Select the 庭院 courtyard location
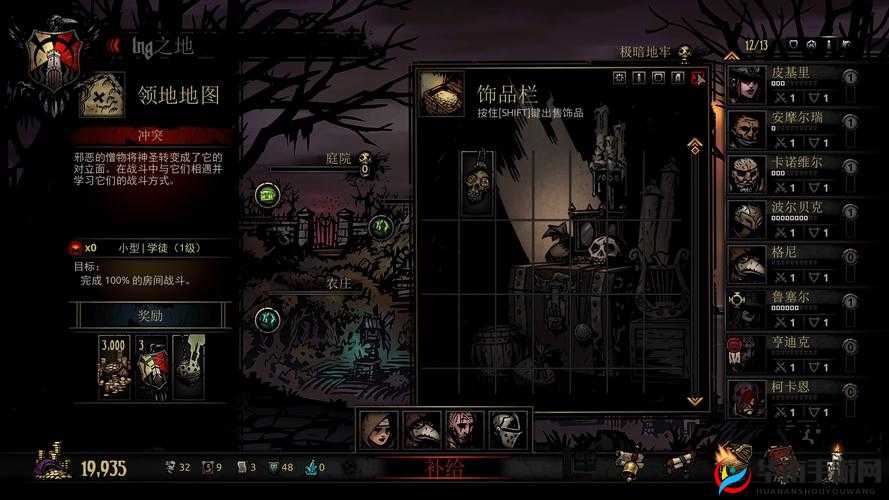This screenshot has width=889, height=500. (339, 158)
